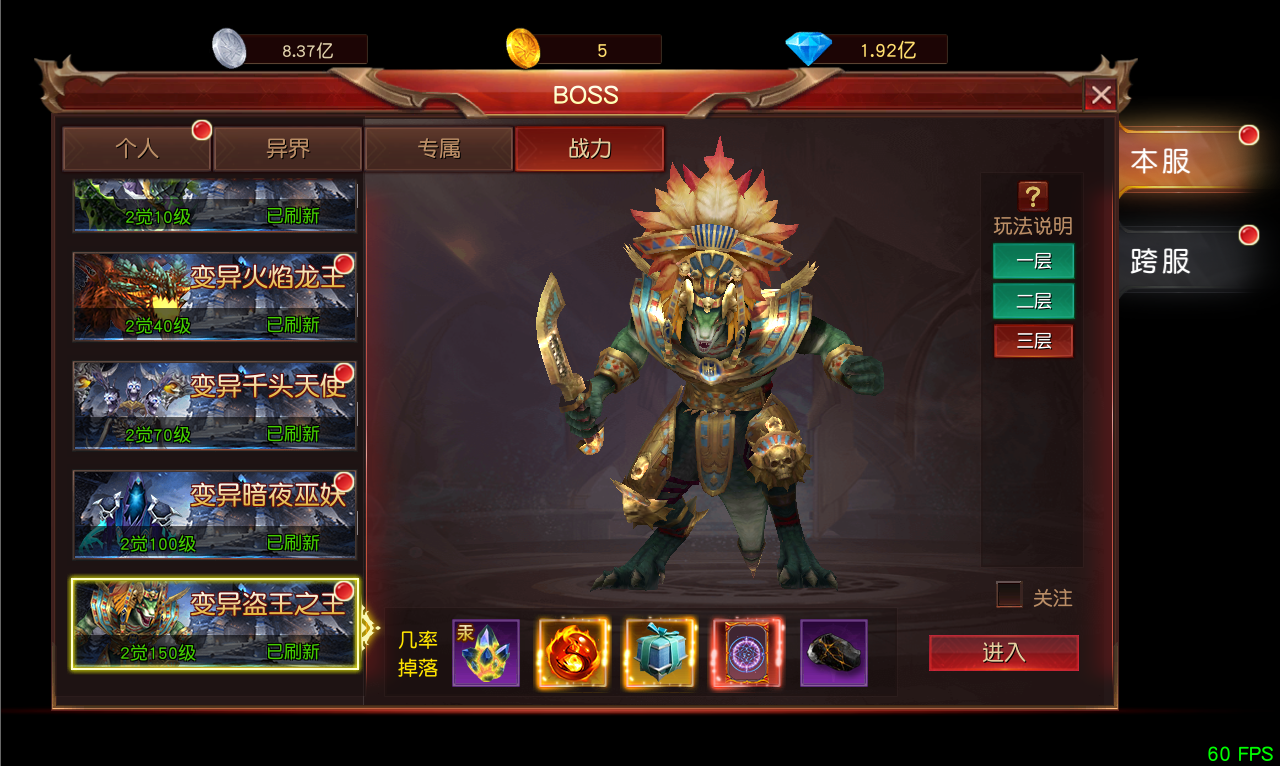Screen dimensions: 1280x766
Task: Select boss 变异盗王之王
Action: tap(215, 624)
